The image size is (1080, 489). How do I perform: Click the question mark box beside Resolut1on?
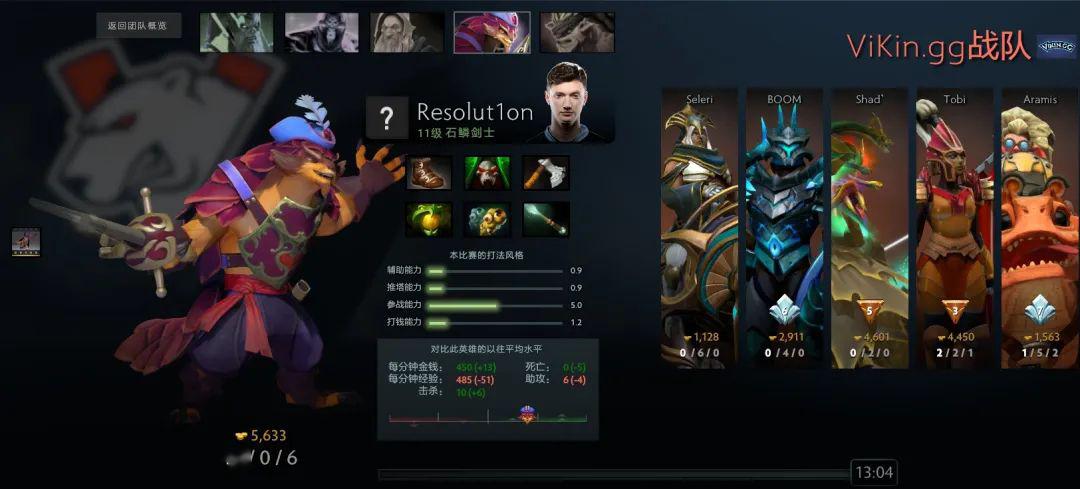tap(386, 119)
